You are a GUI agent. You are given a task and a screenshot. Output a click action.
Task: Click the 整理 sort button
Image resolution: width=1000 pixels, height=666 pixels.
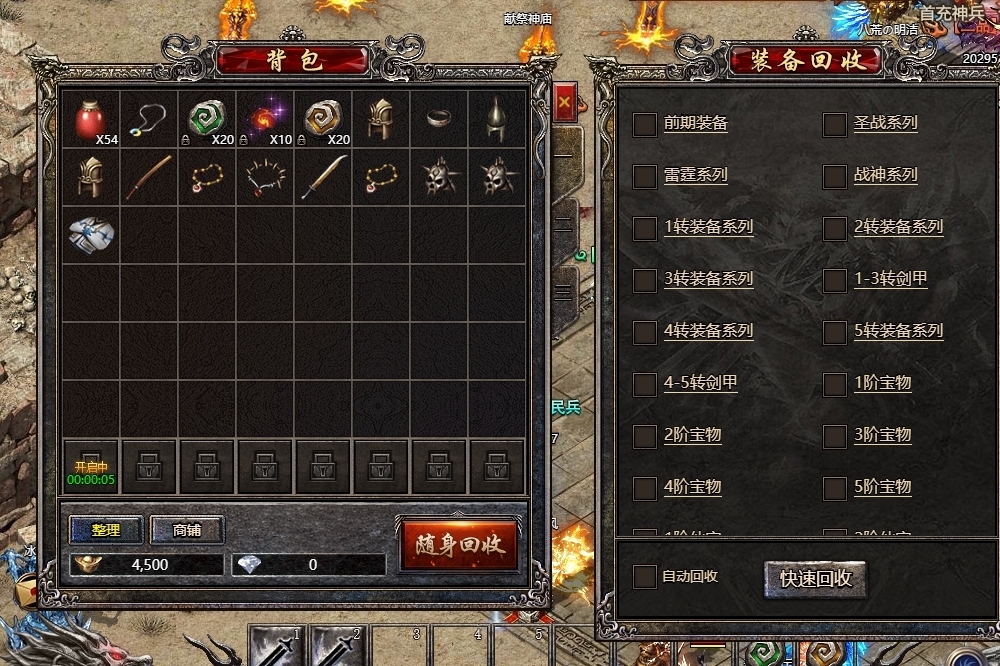tap(106, 530)
